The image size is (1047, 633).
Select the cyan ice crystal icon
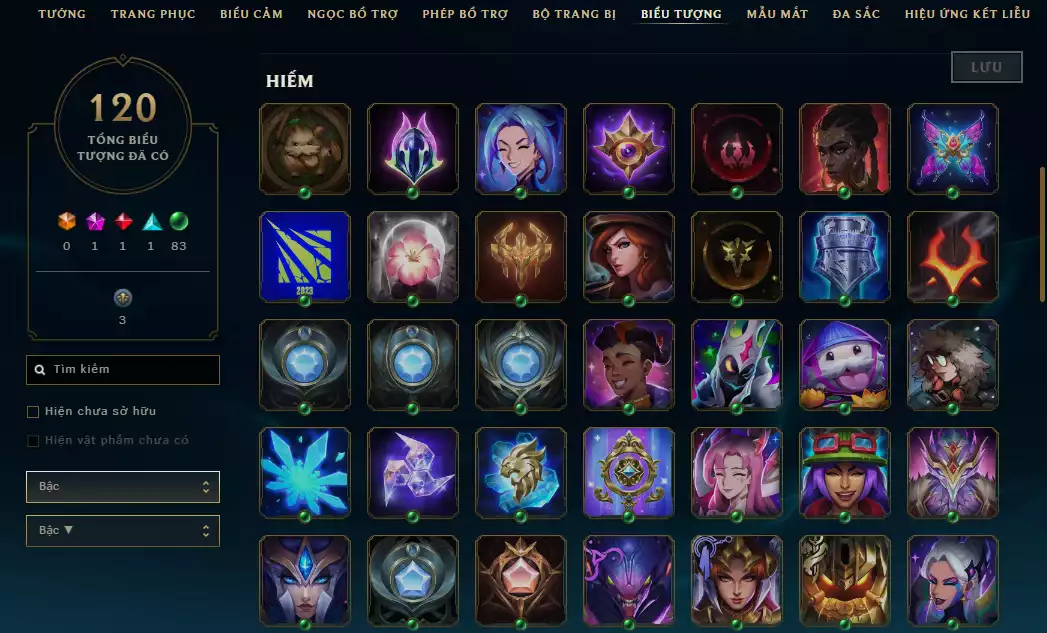305,472
